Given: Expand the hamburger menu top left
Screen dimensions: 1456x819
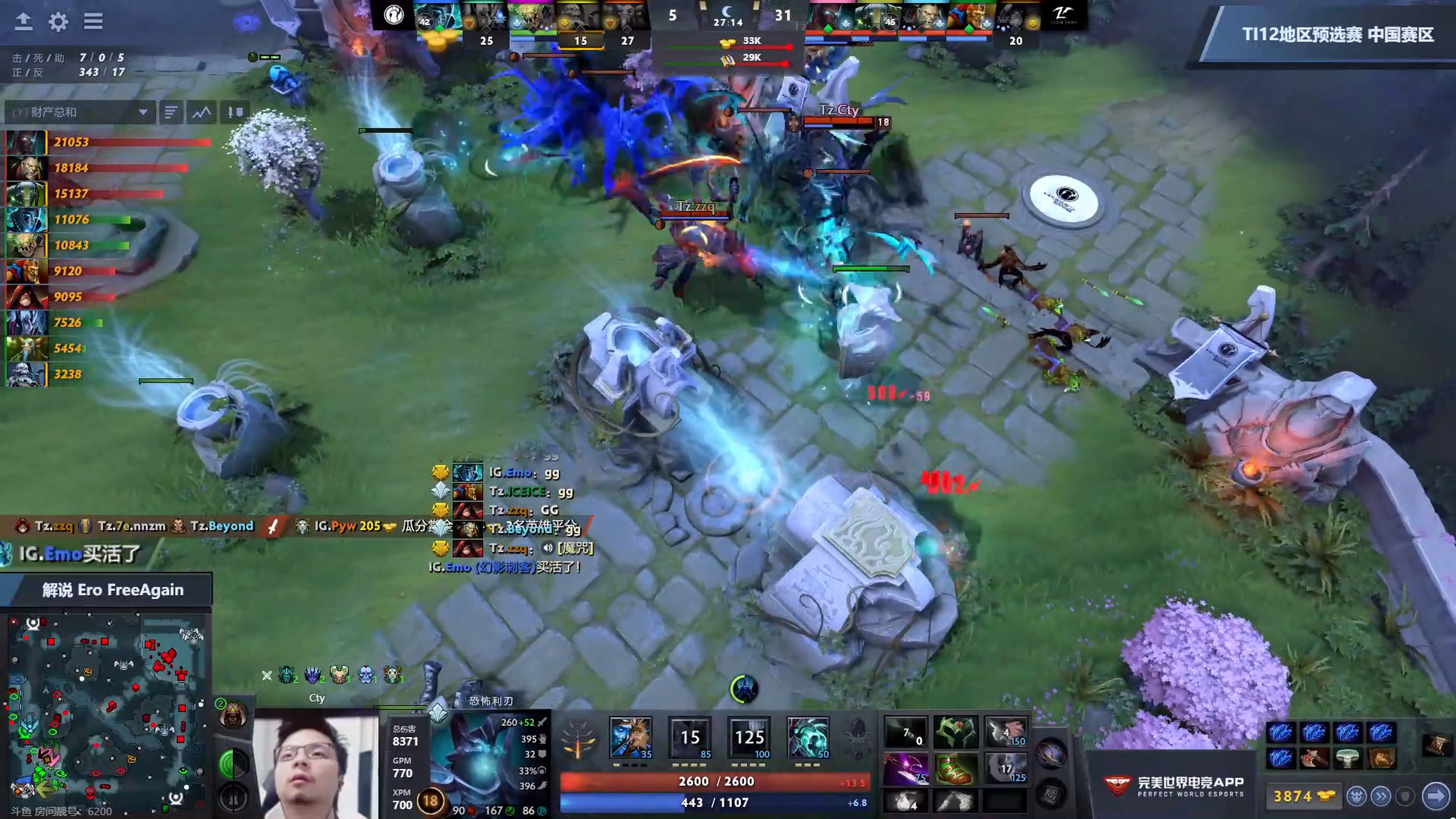Looking at the screenshot, I should pyautogui.click(x=93, y=21).
